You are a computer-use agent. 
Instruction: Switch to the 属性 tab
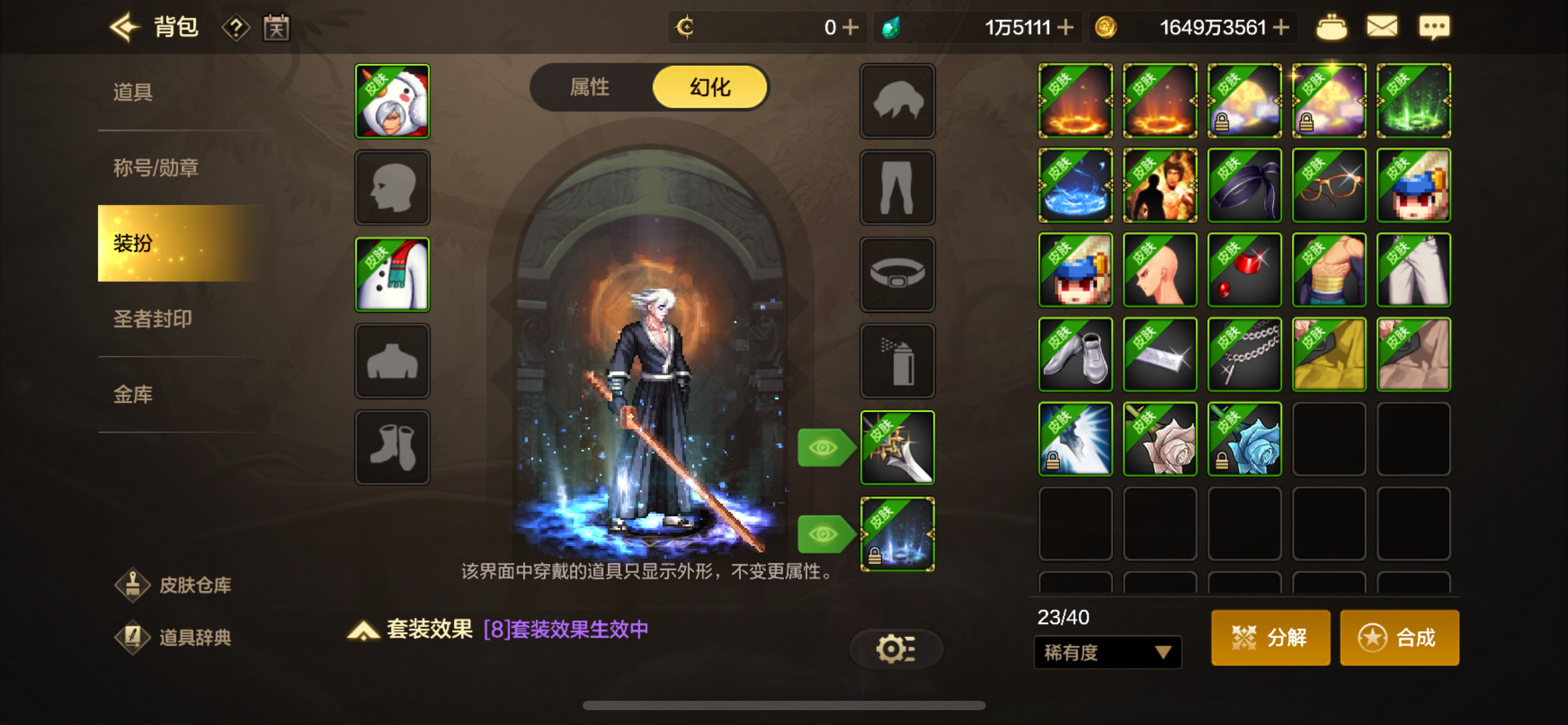(591, 87)
